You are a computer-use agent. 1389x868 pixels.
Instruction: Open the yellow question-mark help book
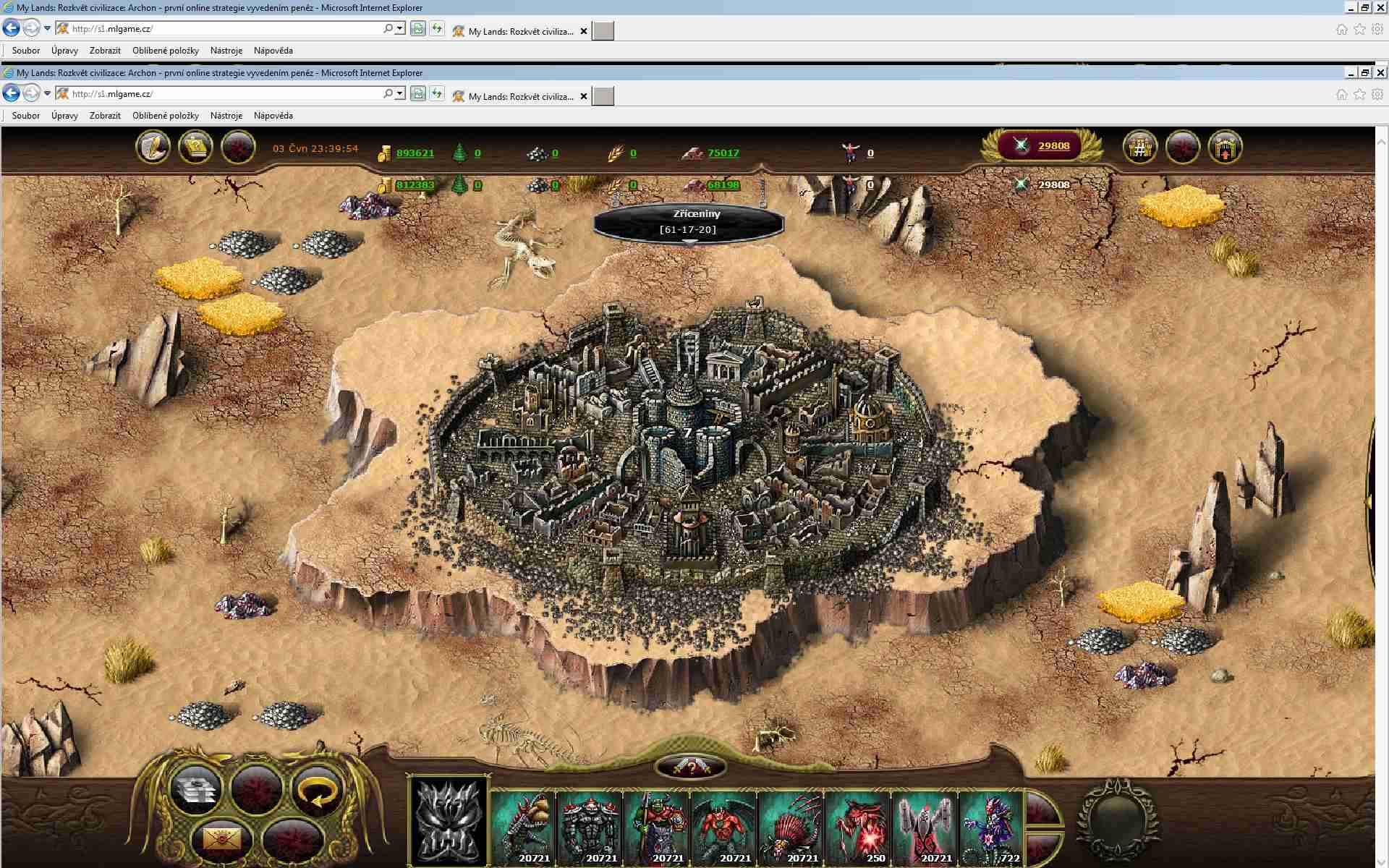point(195,148)
